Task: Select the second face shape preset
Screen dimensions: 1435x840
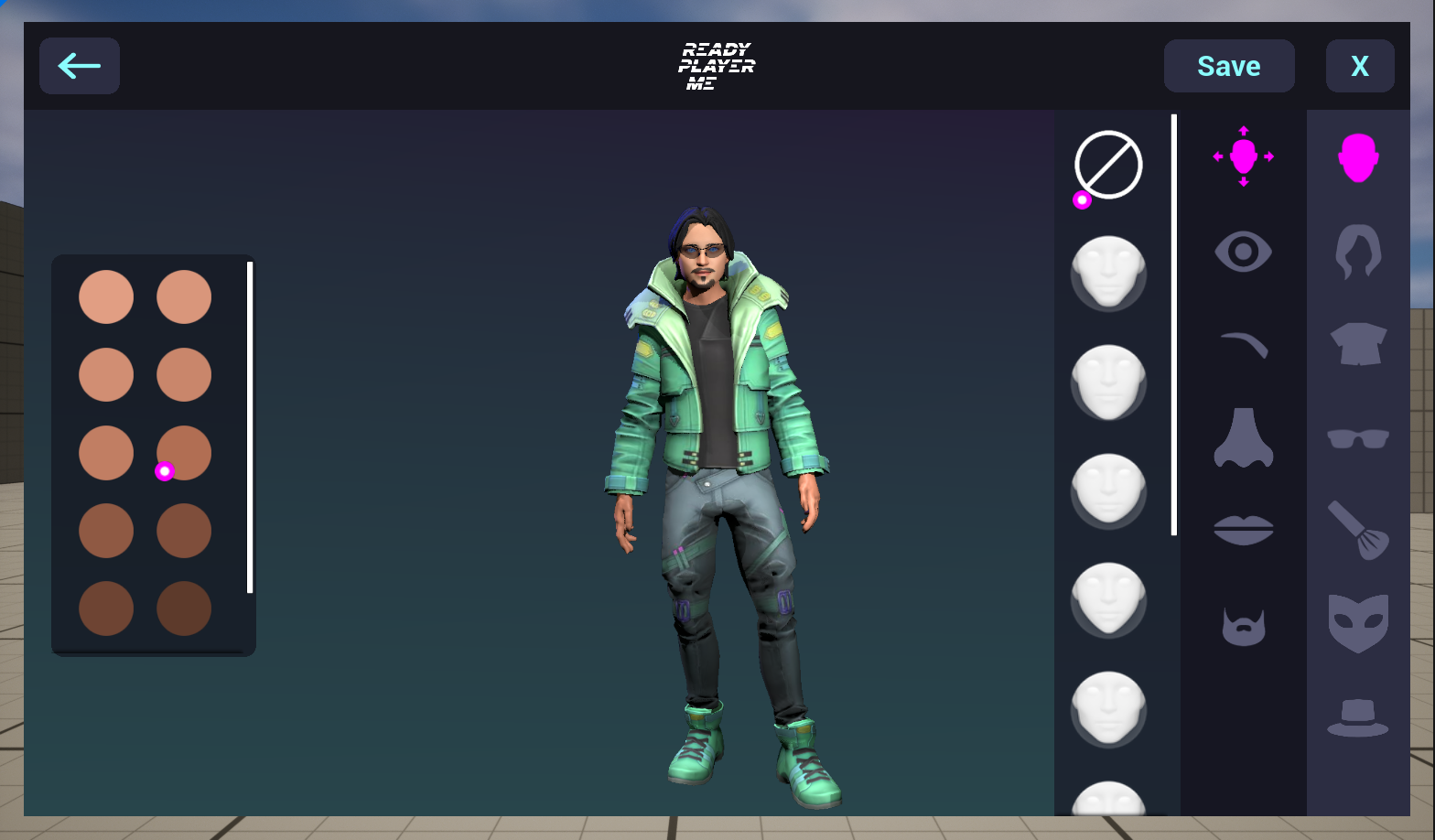Action: click(x=1108, y=382)
